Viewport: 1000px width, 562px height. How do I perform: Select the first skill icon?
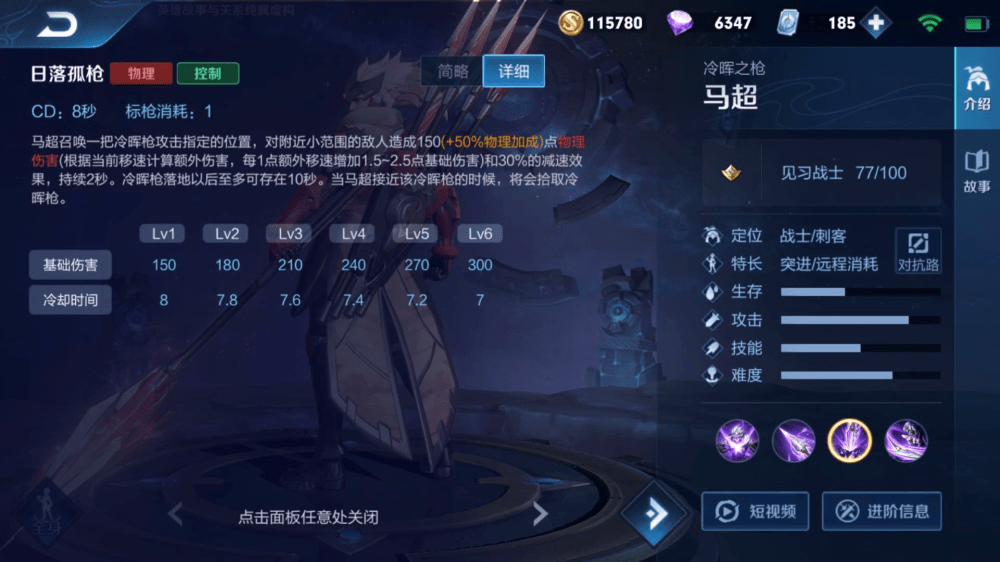tap(738, 440)
